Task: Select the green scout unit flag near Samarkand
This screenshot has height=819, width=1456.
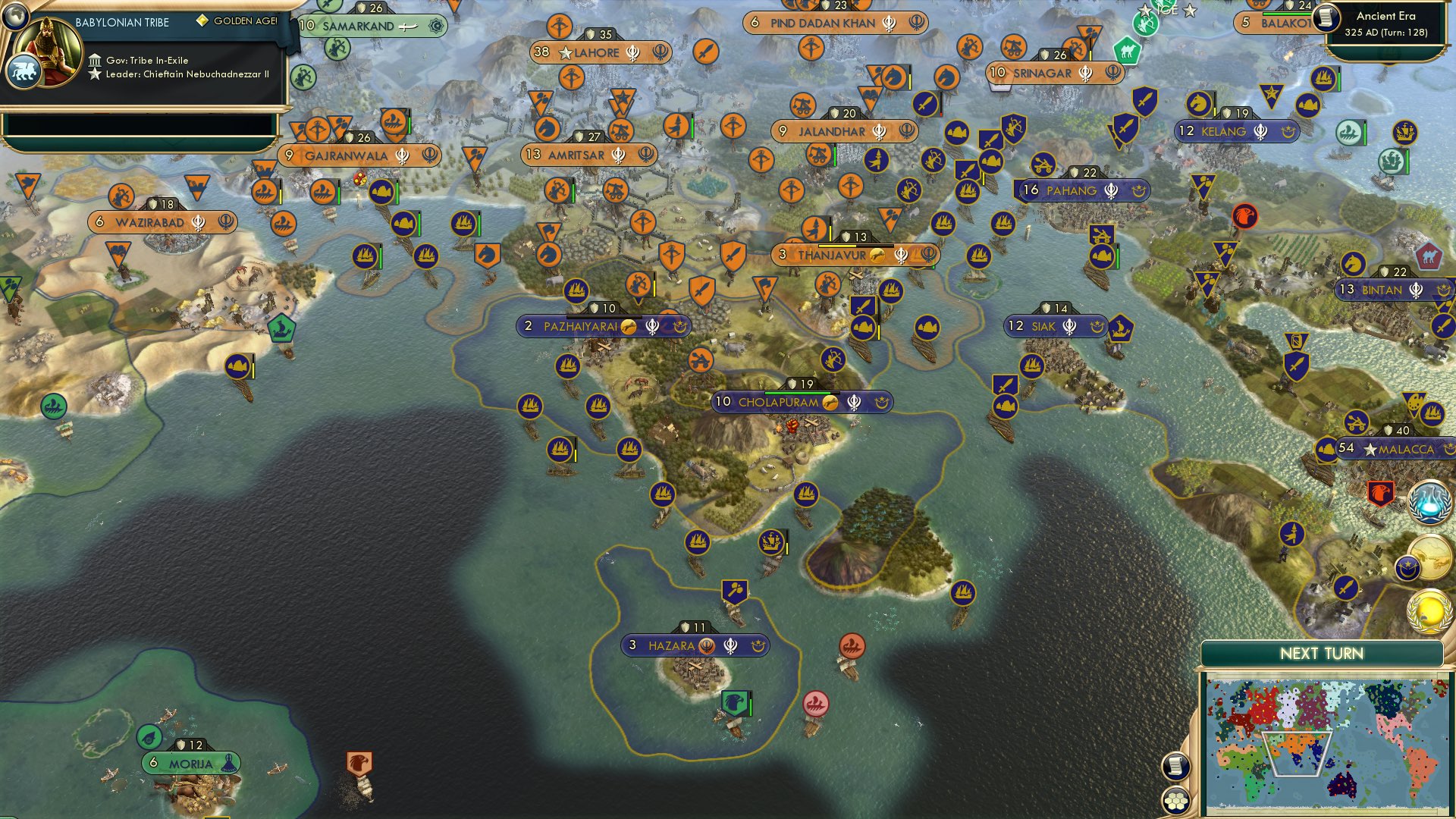Action: [x=337, y=49]
